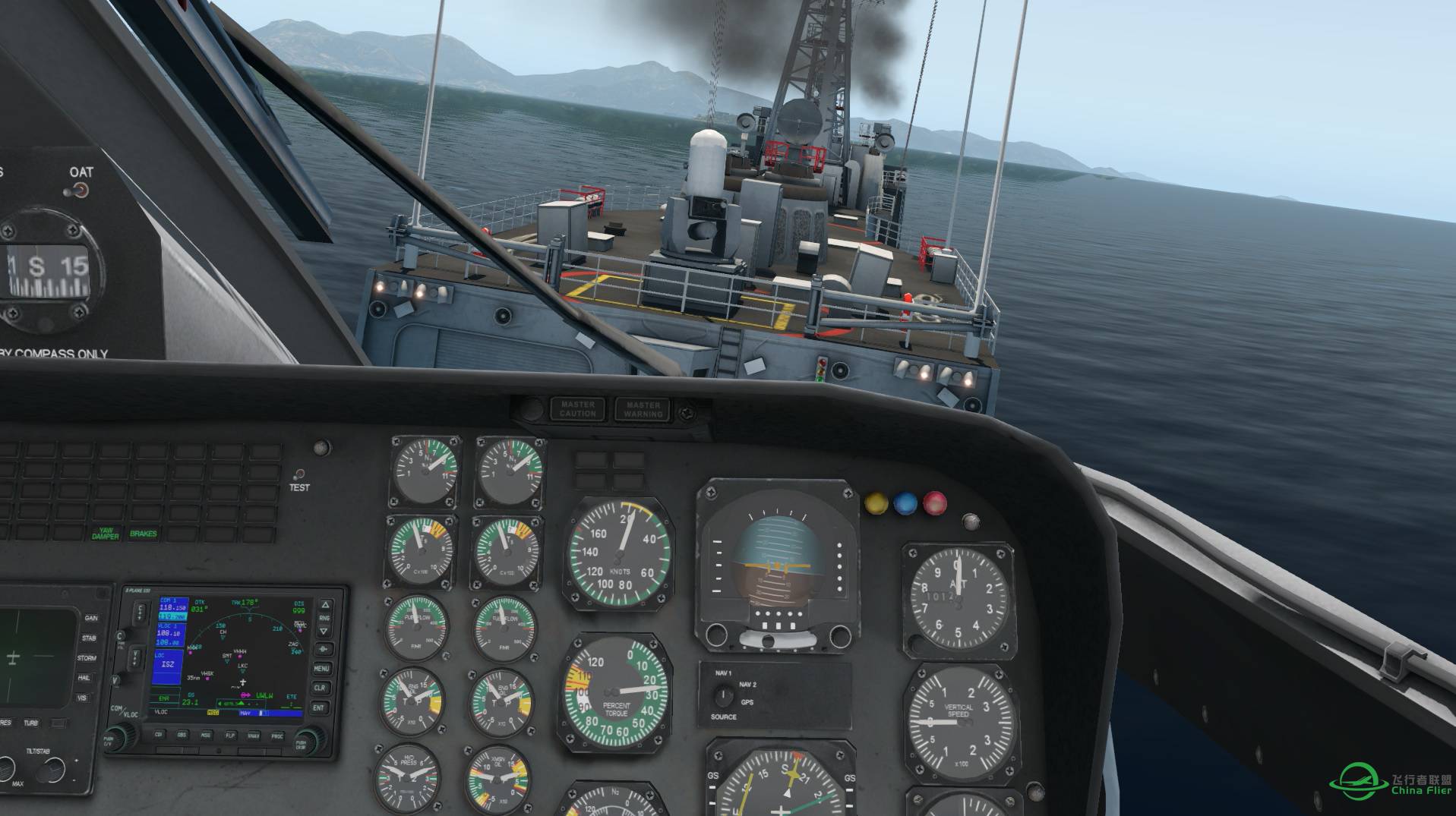1456x816 pixels.
Task: Open GPS messages with the MSG button
Action: coord(206,735)
